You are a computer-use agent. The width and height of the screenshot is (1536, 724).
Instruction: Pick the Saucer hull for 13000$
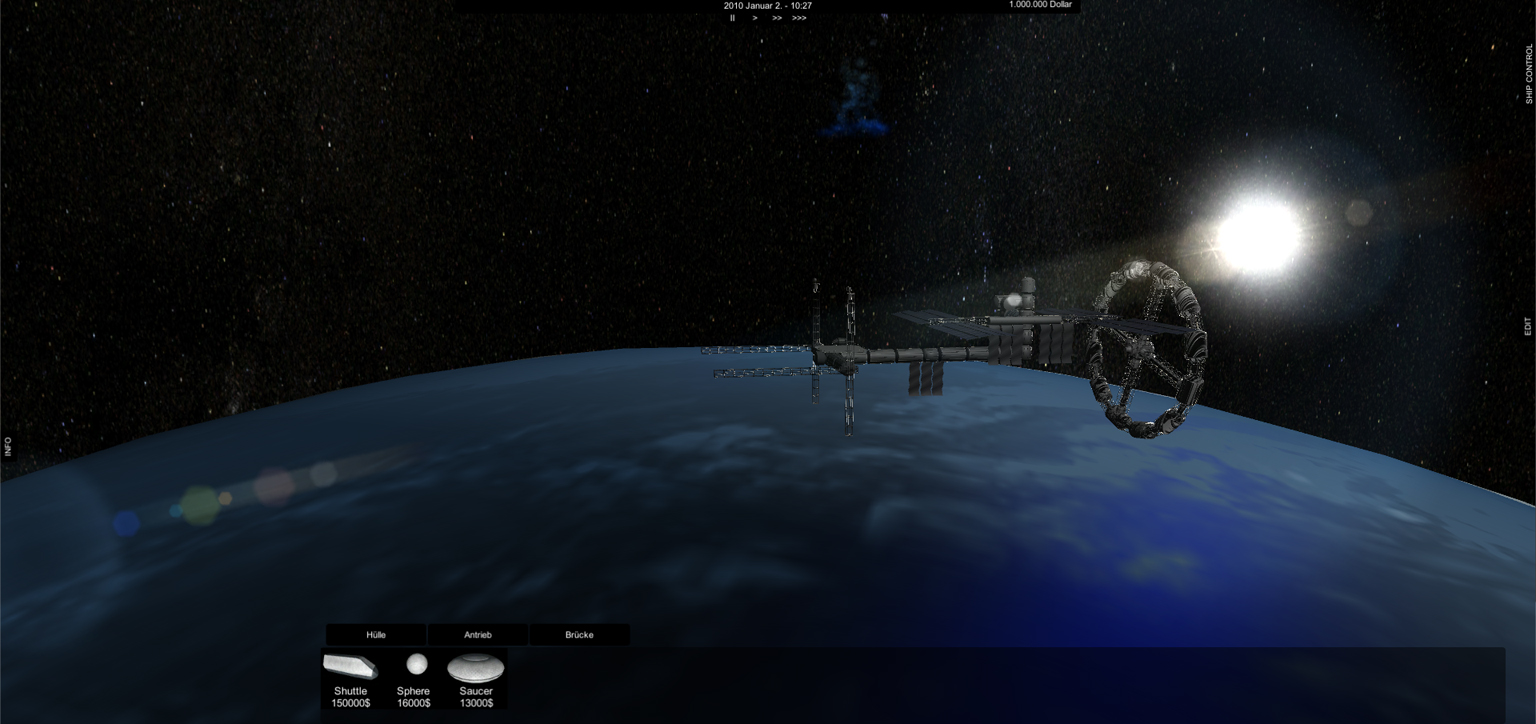coord(476,679)
